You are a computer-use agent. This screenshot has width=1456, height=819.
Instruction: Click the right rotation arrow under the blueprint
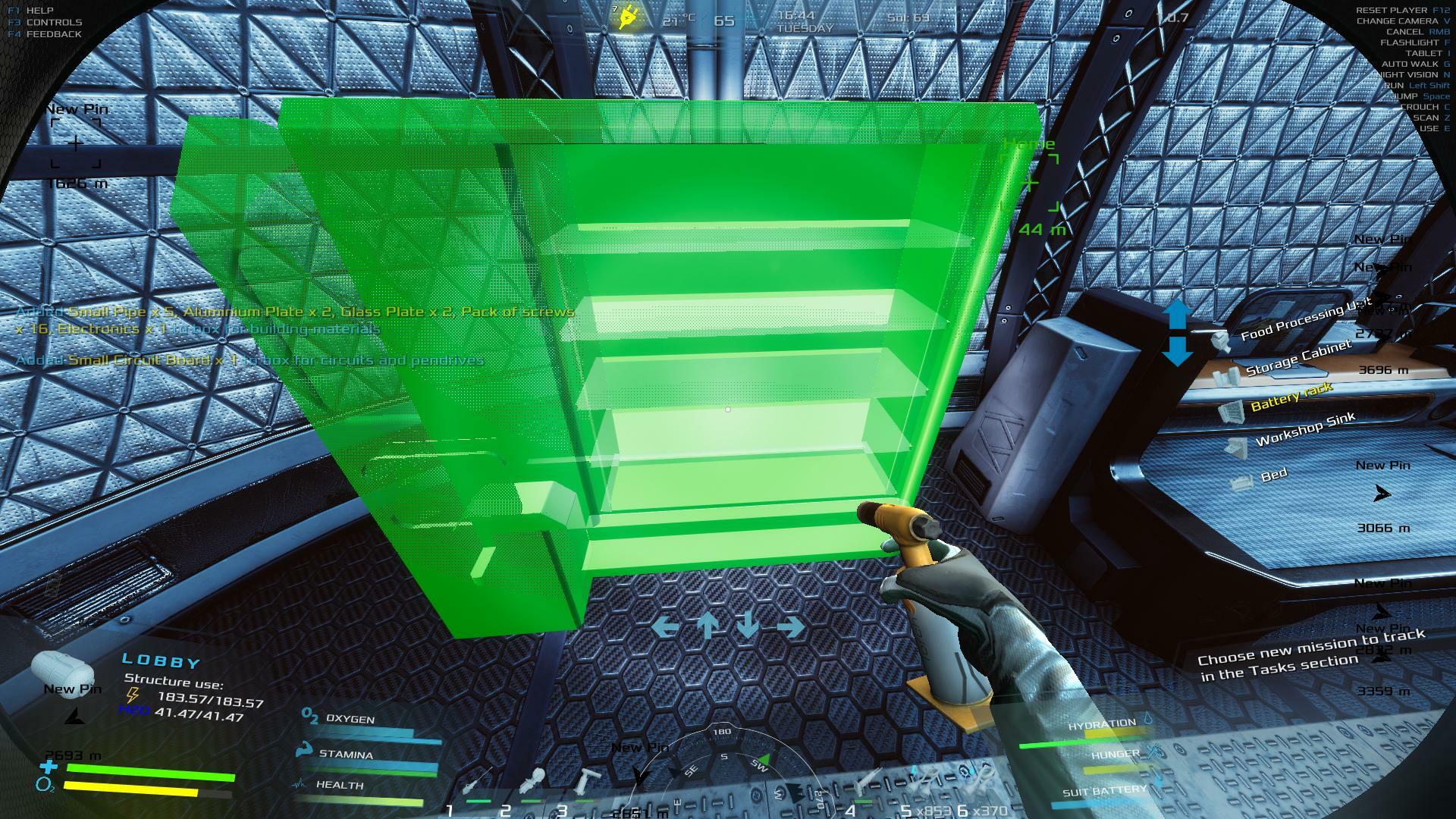pos(790,626)
